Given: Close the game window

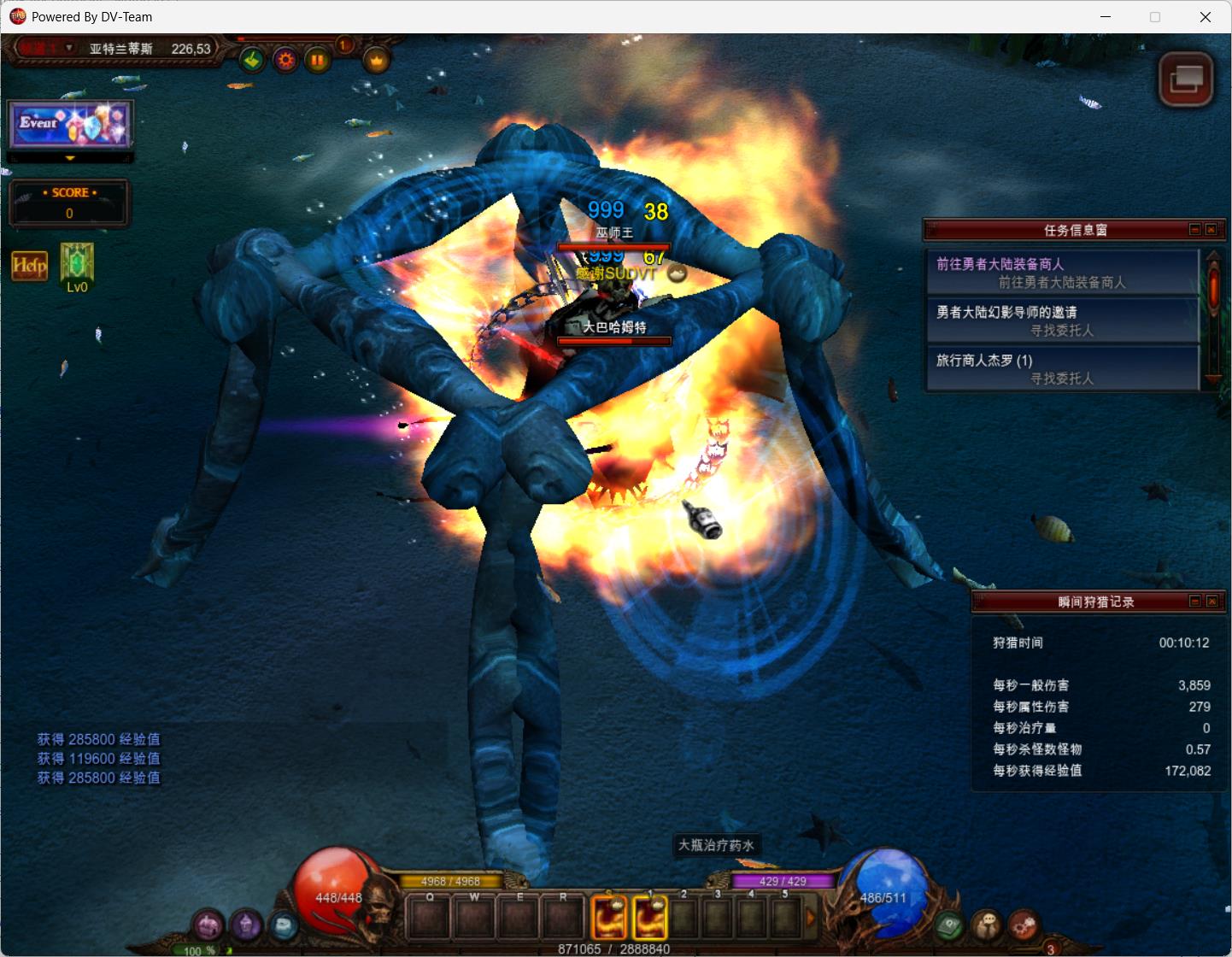Looking at the screenshot, I should (1206, 17).
